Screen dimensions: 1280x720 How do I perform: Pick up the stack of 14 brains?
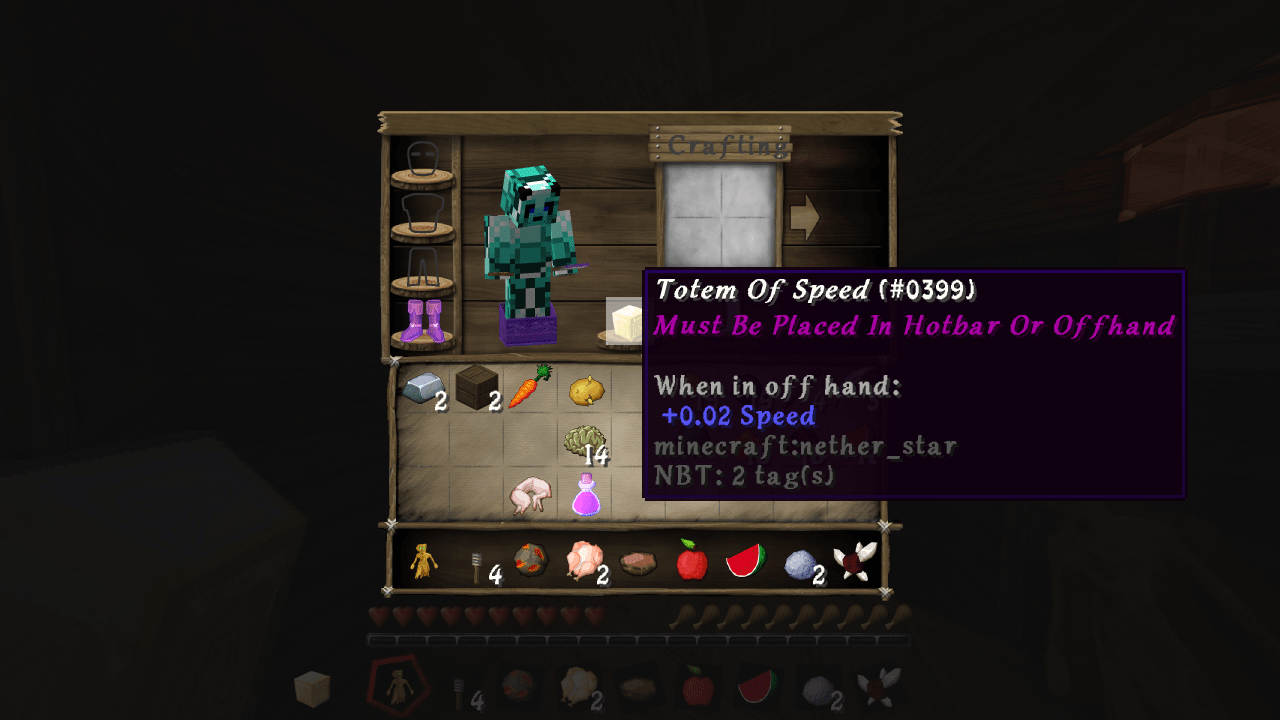pos(585,442)
